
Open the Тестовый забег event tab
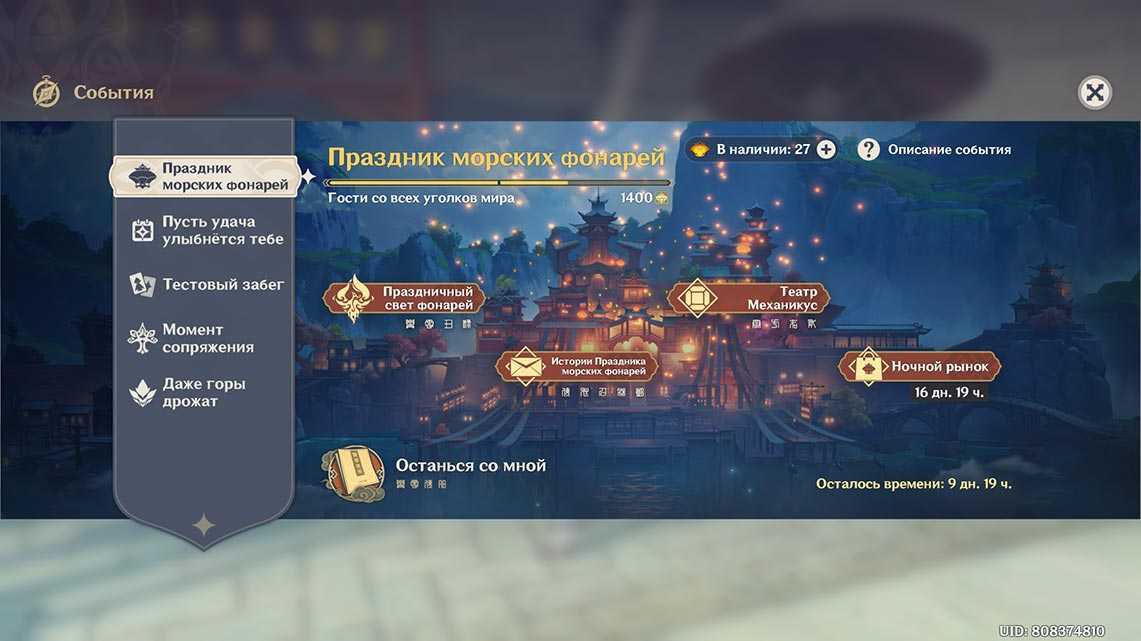coord(207,285)
